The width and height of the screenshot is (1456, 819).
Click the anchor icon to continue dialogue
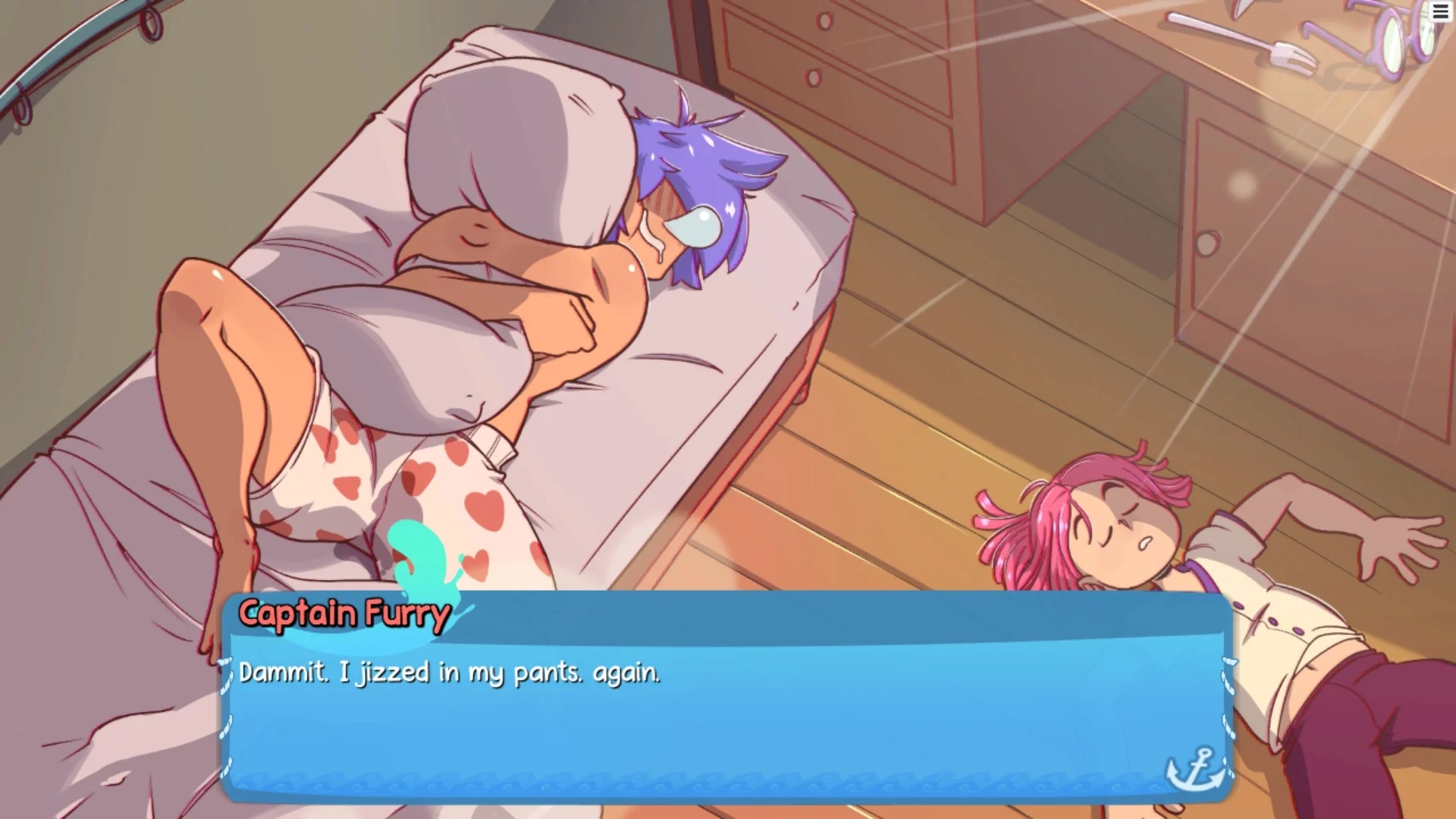pyautogui.click(x=1194, y=768)
